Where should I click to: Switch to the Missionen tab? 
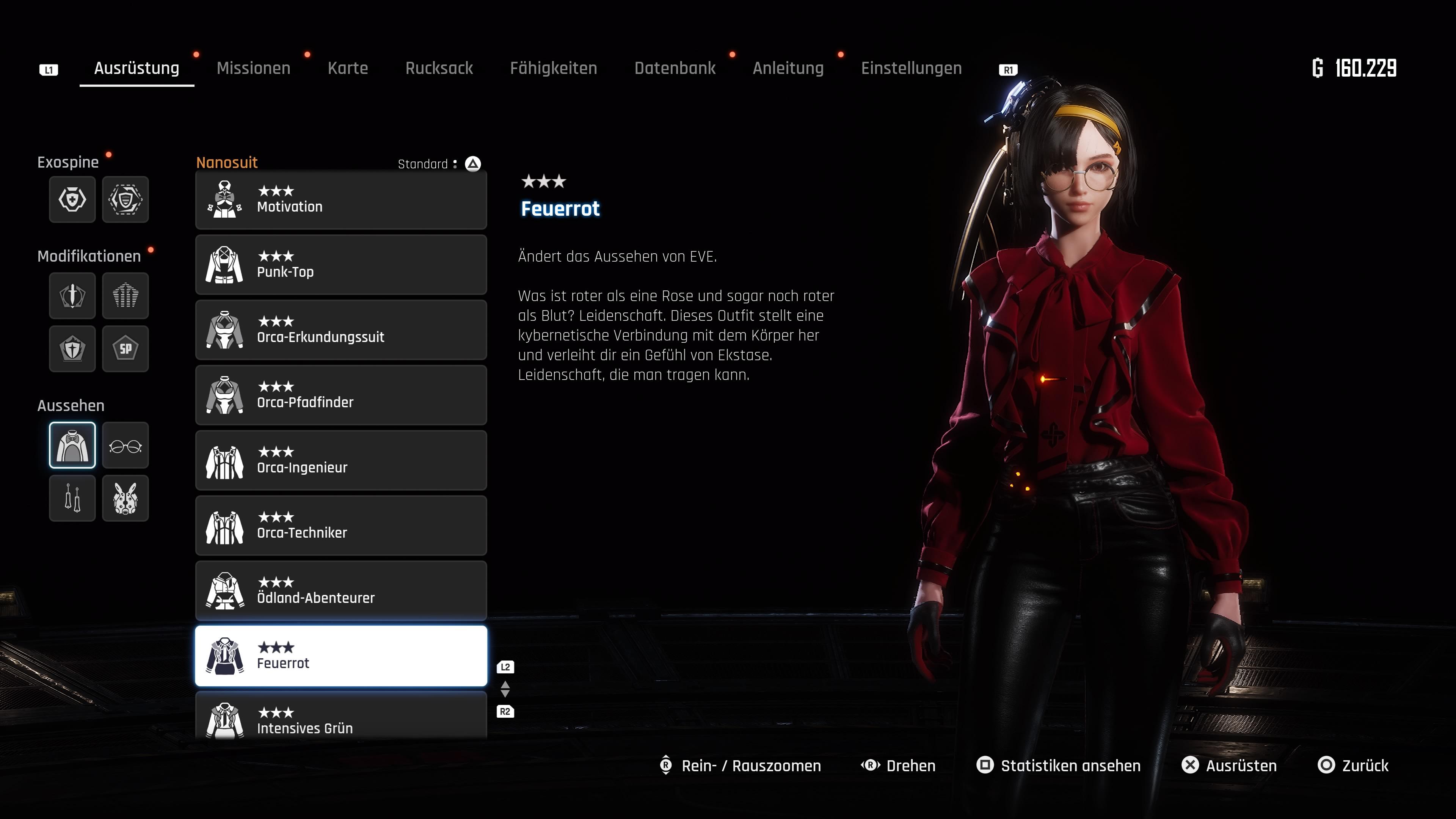pyautogui.click(x=253, y=68)
